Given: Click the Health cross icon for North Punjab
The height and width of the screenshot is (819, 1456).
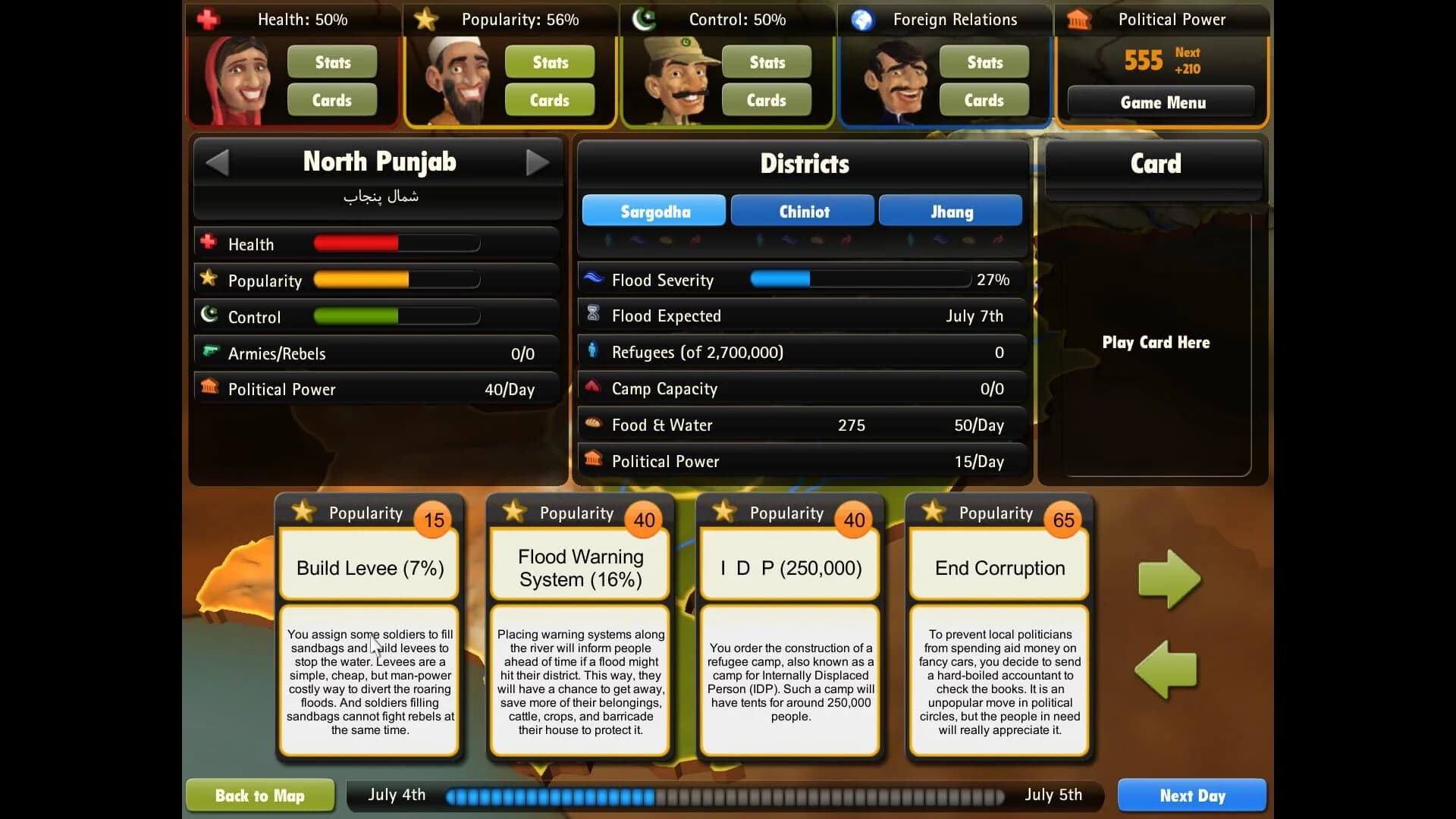Looking at the screenshot, I should [x=209, y=243].
